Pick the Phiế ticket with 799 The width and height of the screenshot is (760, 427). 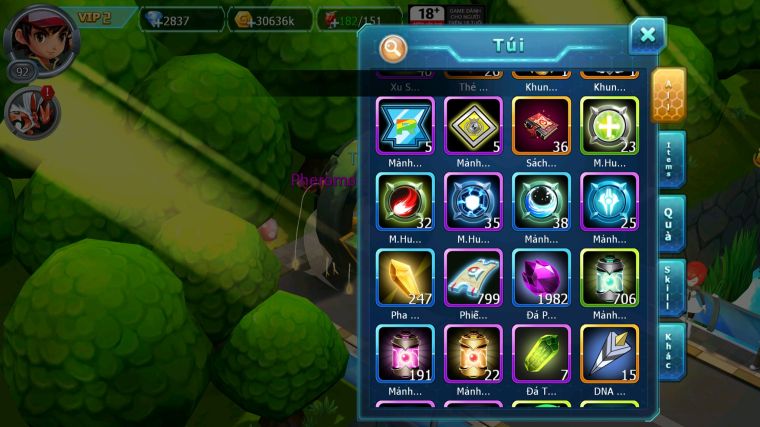[x=473, y=277]
